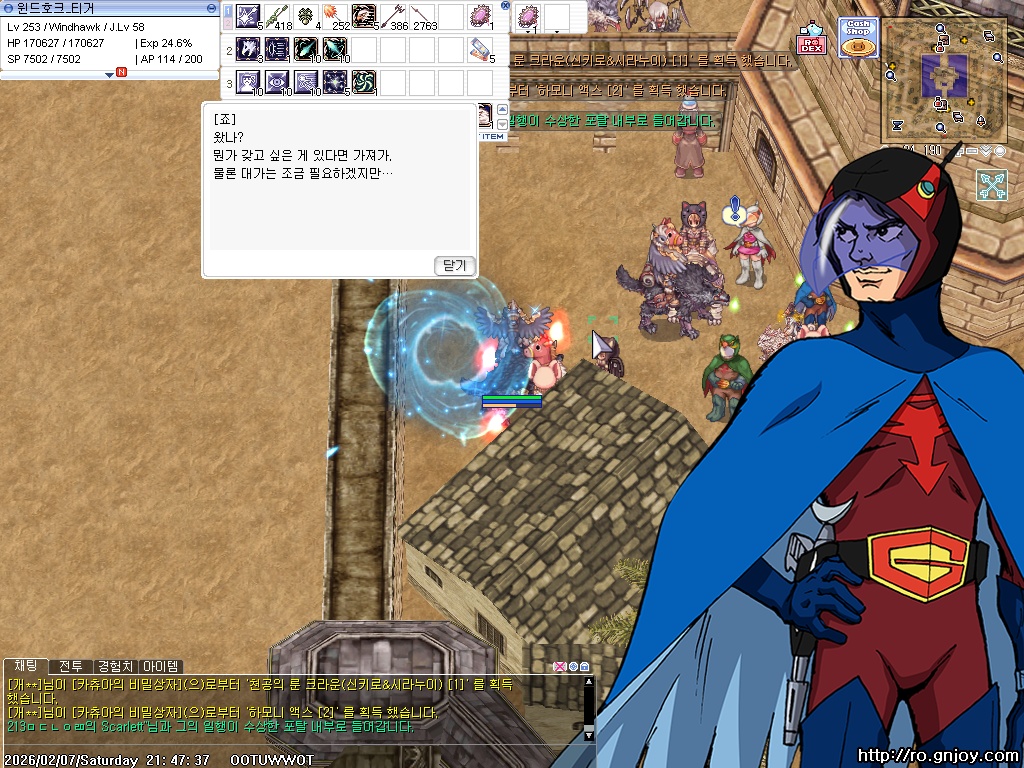Open the Cash Shop
This screenshot has width=1024, height=768.
click(857, 37)
